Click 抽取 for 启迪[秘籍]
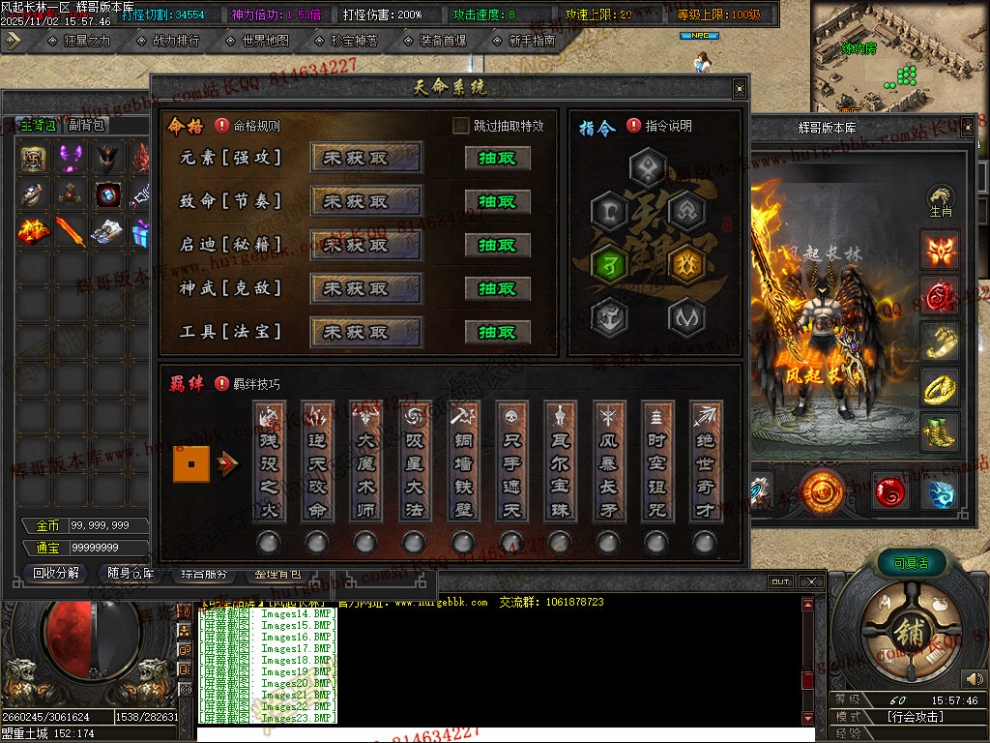990x743 pixels. coord(497,245)
